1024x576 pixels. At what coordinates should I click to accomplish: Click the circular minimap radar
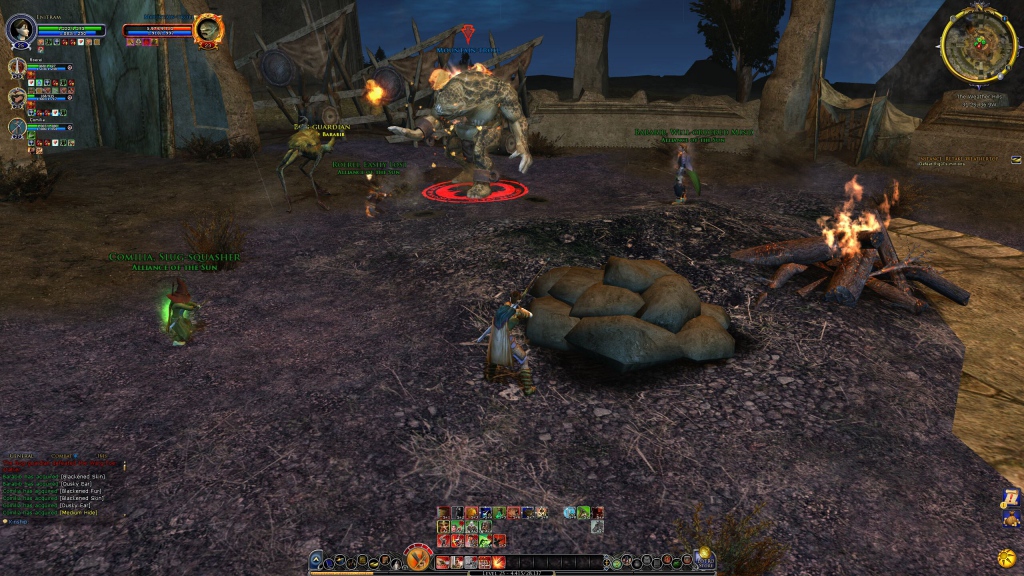[978, 45]
